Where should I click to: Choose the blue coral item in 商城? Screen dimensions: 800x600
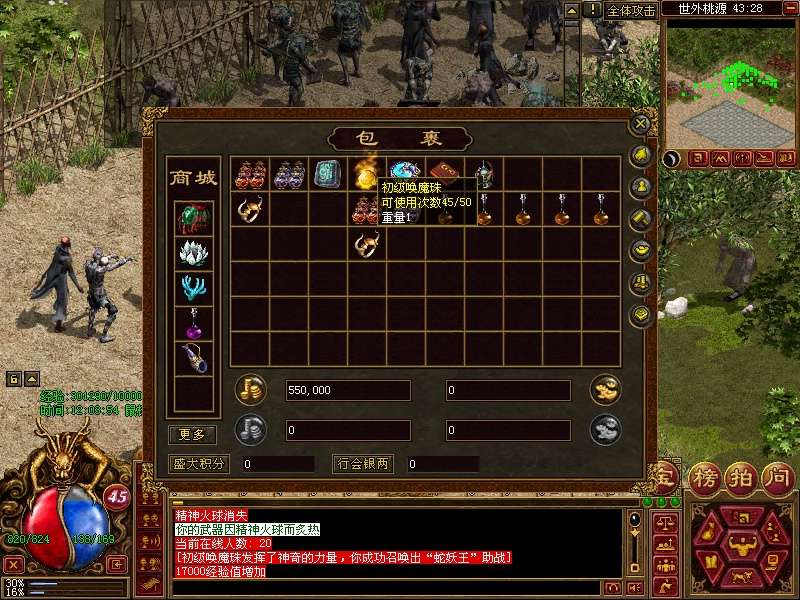pos(193,288)
